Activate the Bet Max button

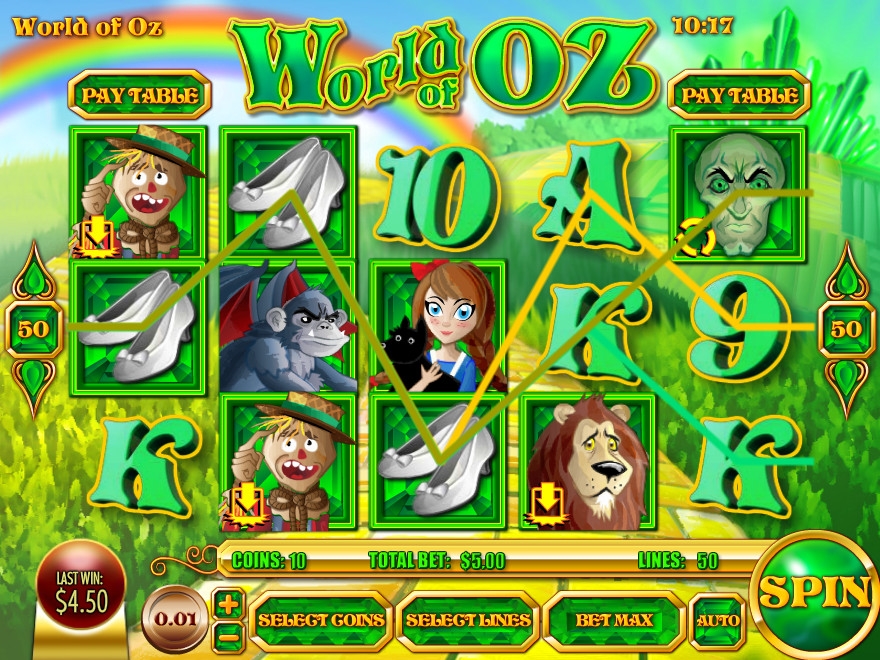click(614, 620)
